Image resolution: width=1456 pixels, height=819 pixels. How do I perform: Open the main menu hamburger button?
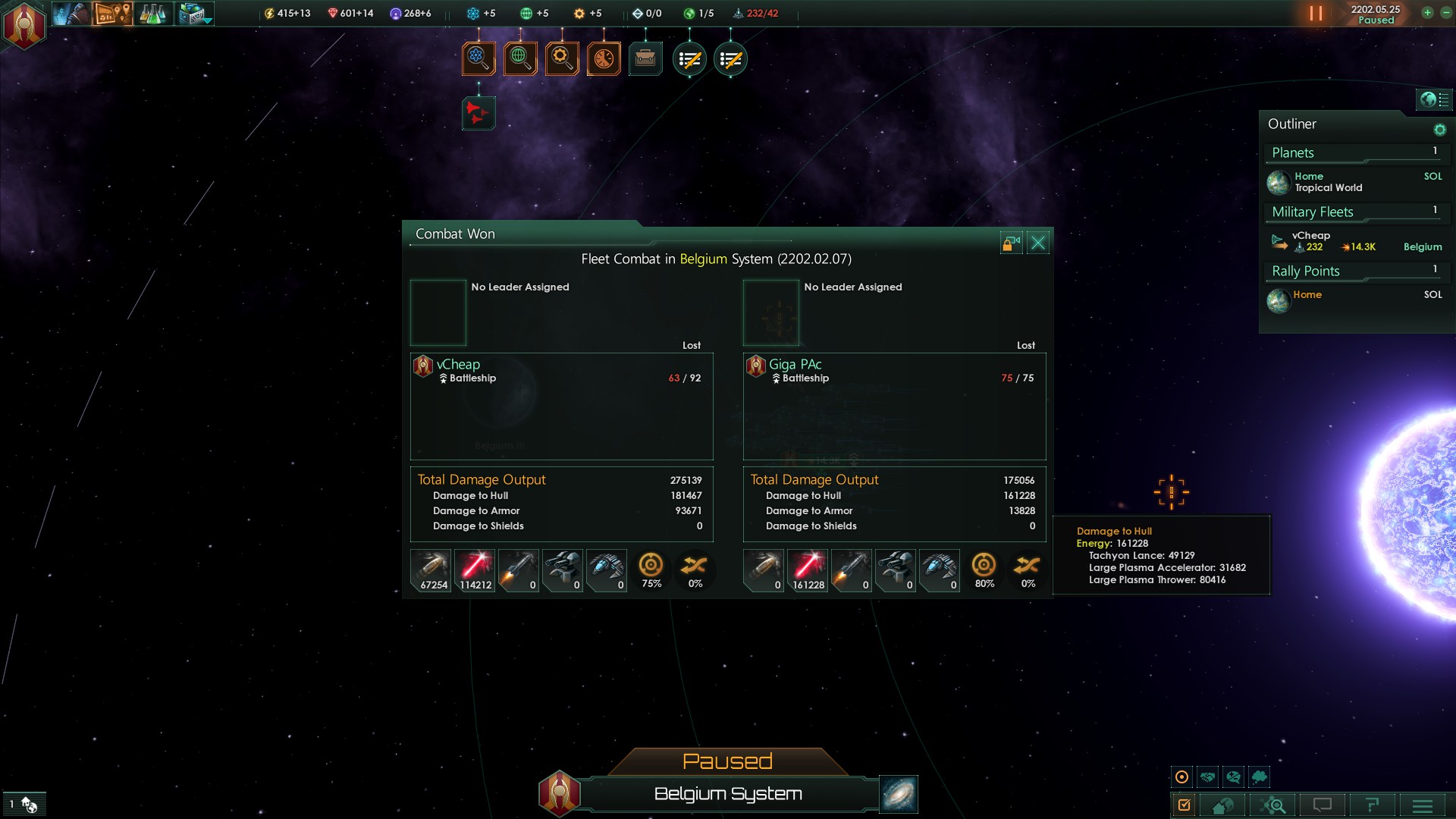pos(1423,805)
